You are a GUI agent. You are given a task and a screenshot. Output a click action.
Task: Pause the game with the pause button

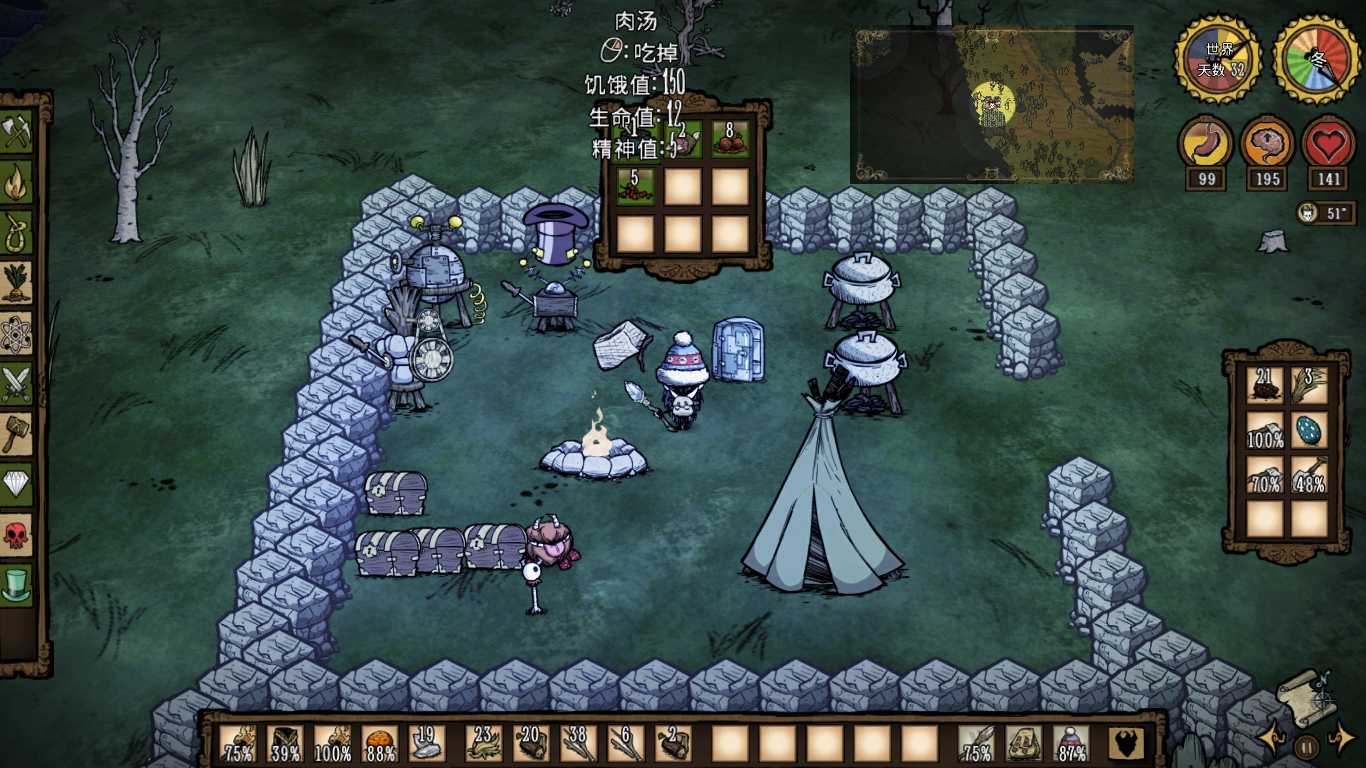click(x=1306, y=745)
